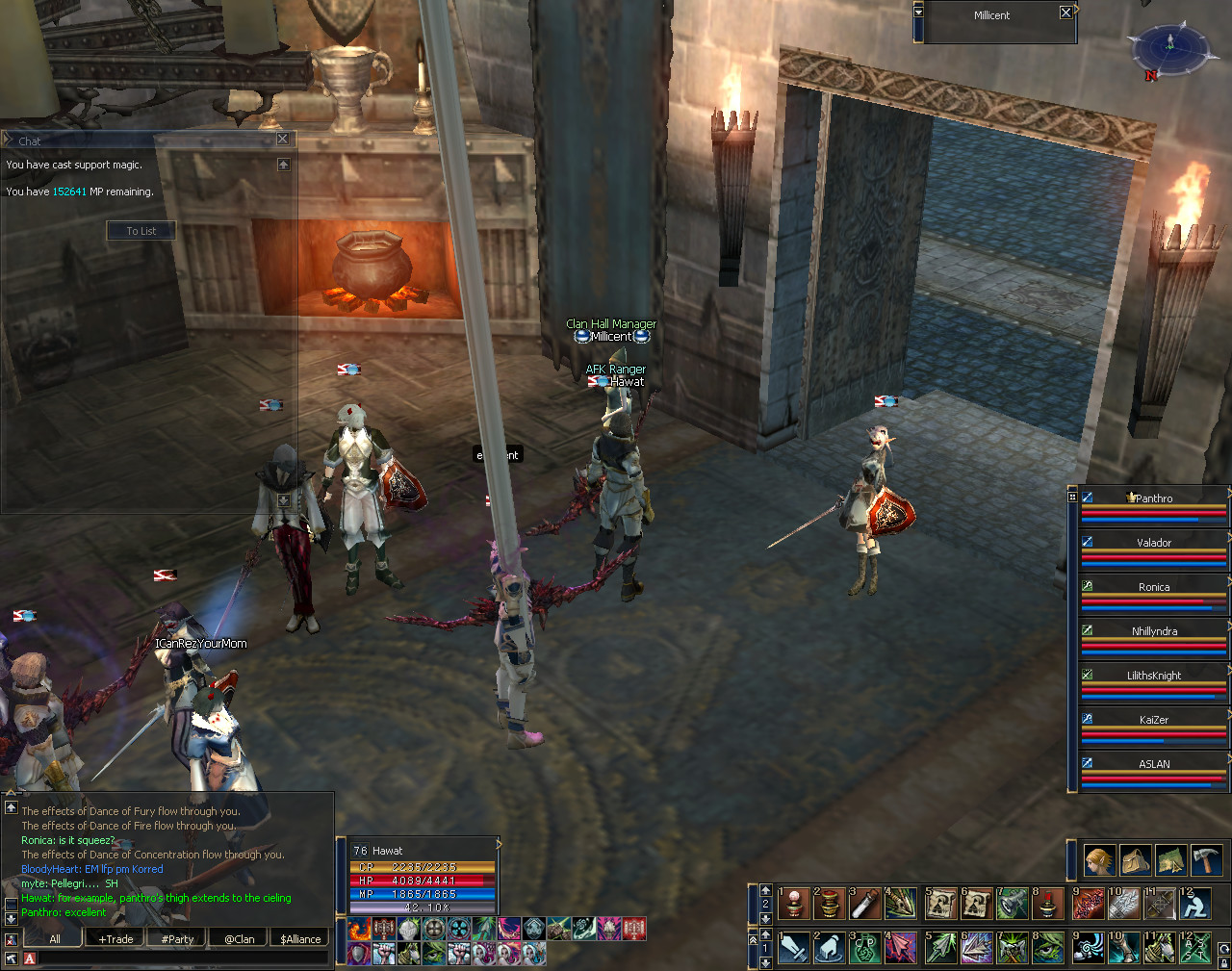
Task: Open the @Clan chat tab
Action: [x=239, y=939]
